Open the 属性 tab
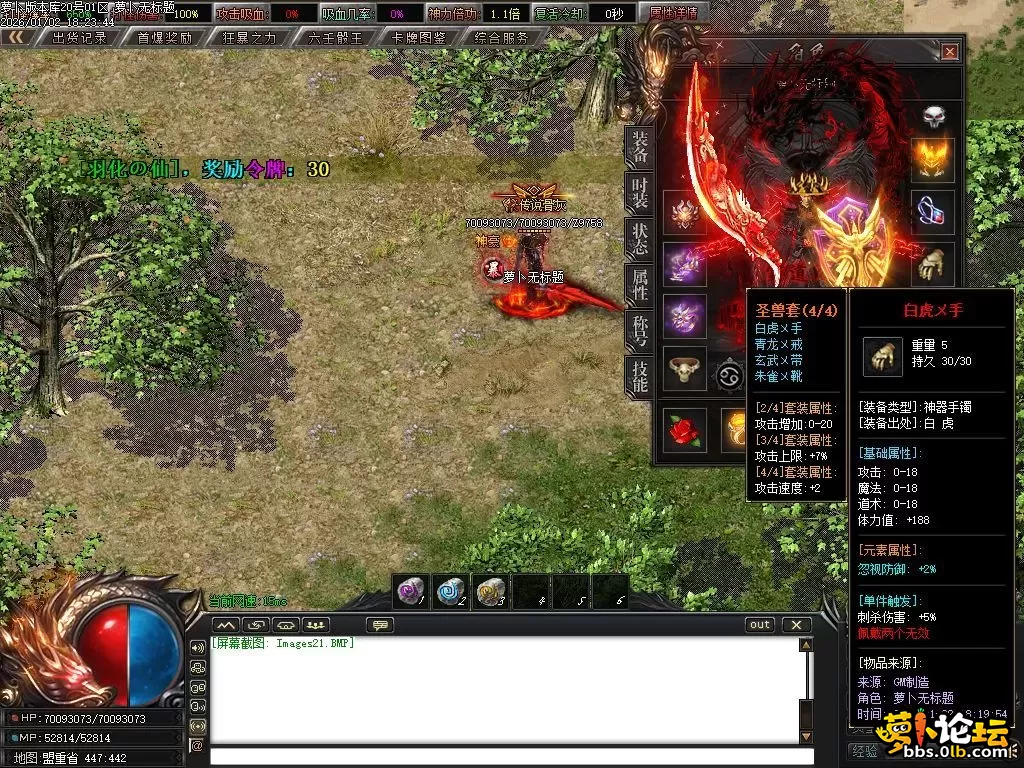The image size is (1024, 768). pos(640,284)
